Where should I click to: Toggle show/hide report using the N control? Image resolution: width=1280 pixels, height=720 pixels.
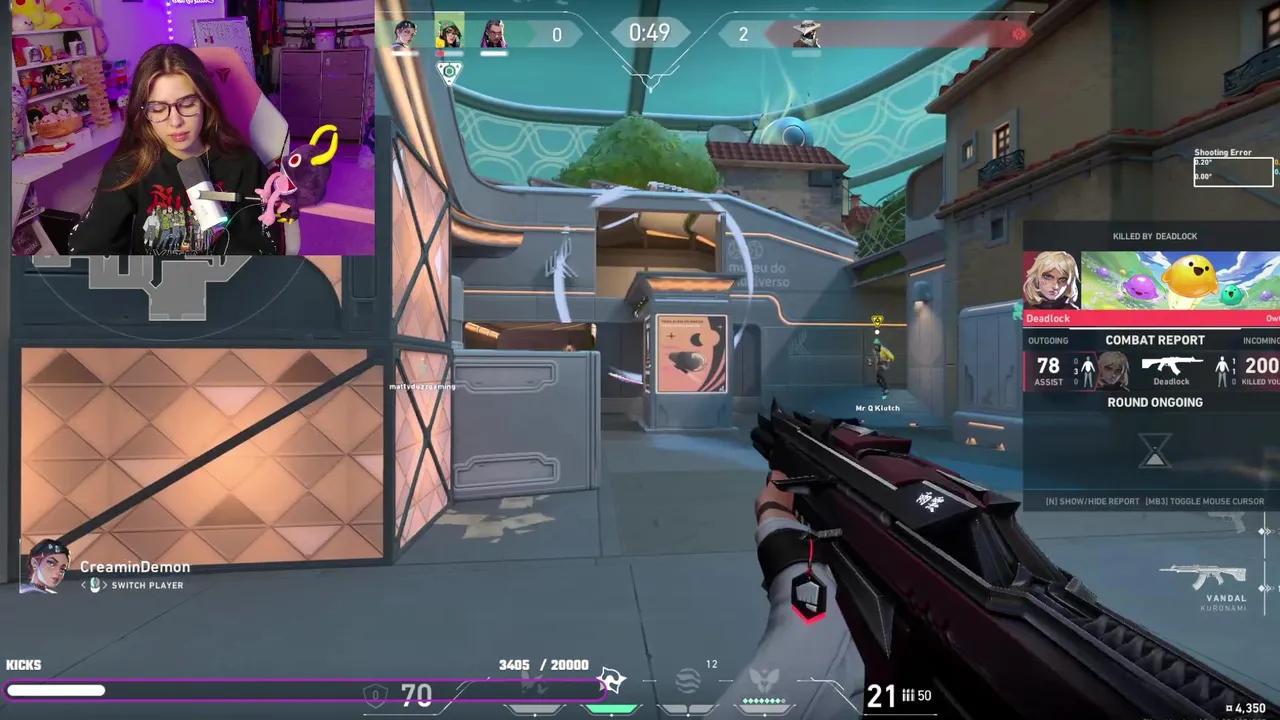1090,501
